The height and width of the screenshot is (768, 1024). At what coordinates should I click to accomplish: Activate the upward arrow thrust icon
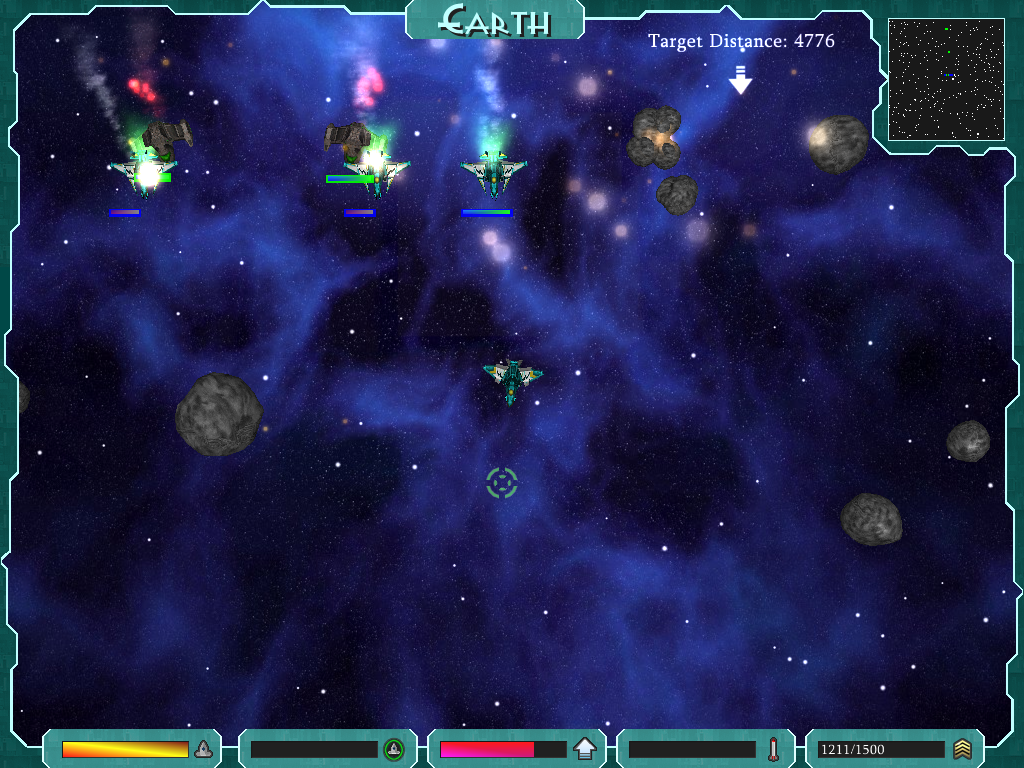pyautogui.click(x=585, y=749)
